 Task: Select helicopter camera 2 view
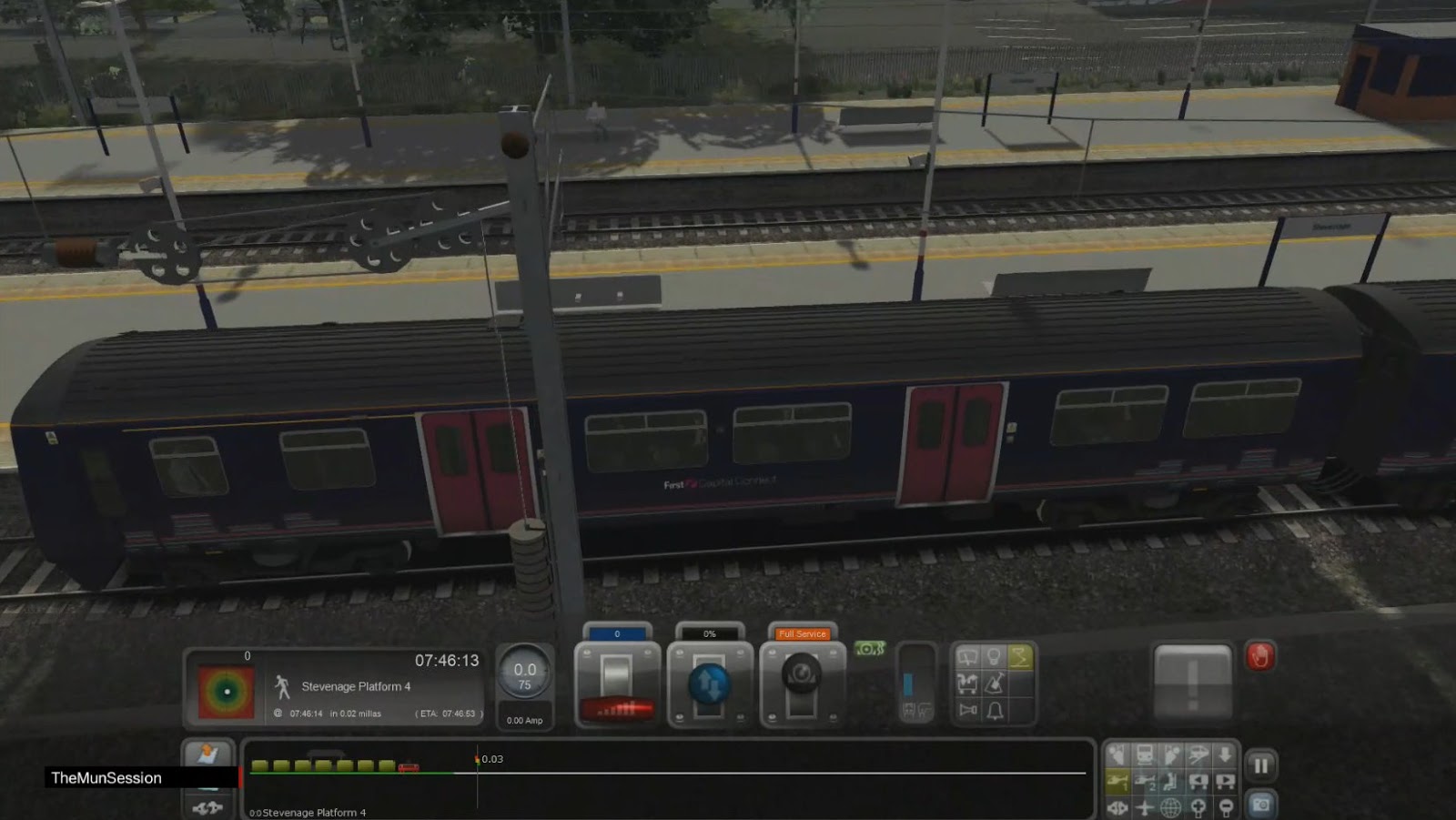pos(1145,780)
